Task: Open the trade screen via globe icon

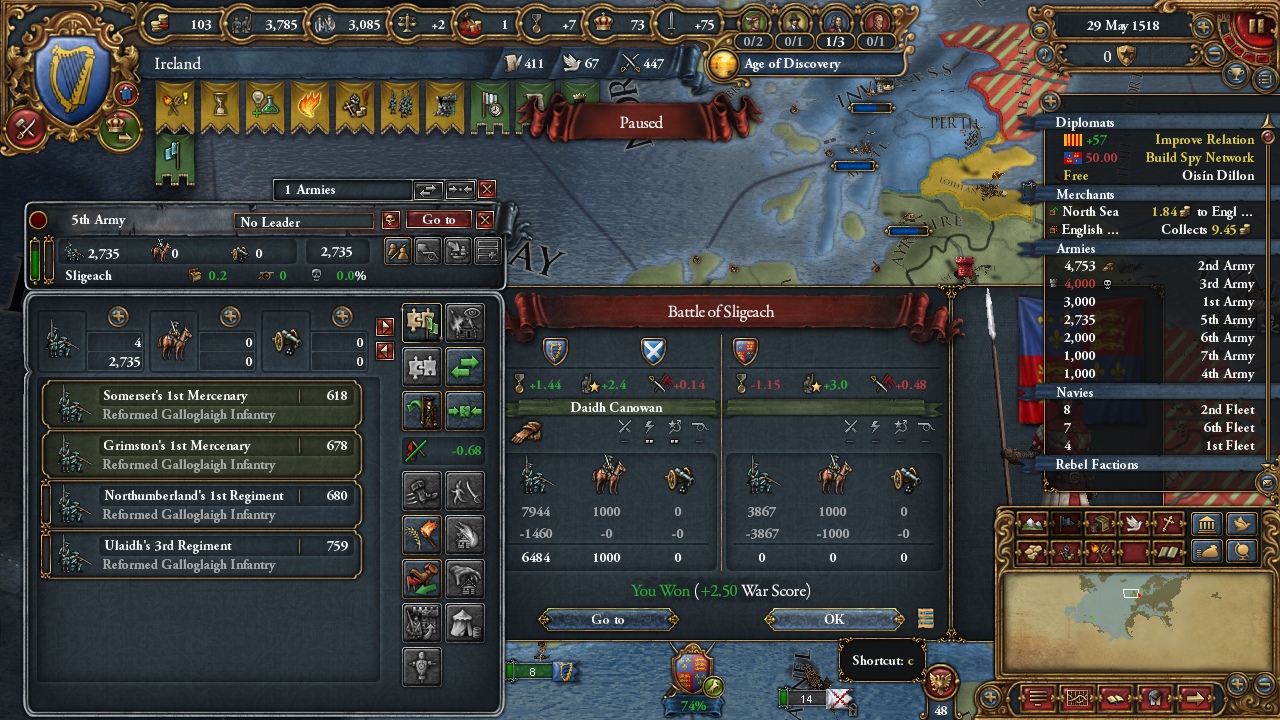Action: pos(1241,552)
